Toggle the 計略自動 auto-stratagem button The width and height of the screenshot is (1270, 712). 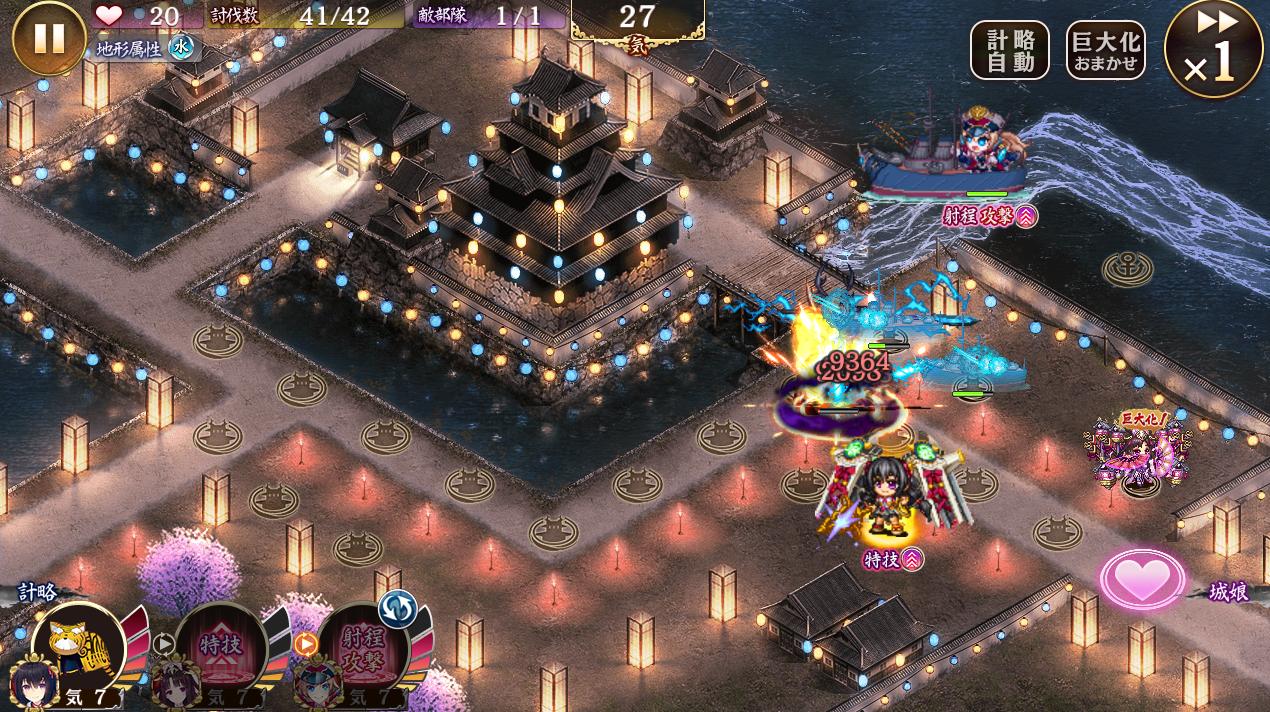[x=1009, y=50]
